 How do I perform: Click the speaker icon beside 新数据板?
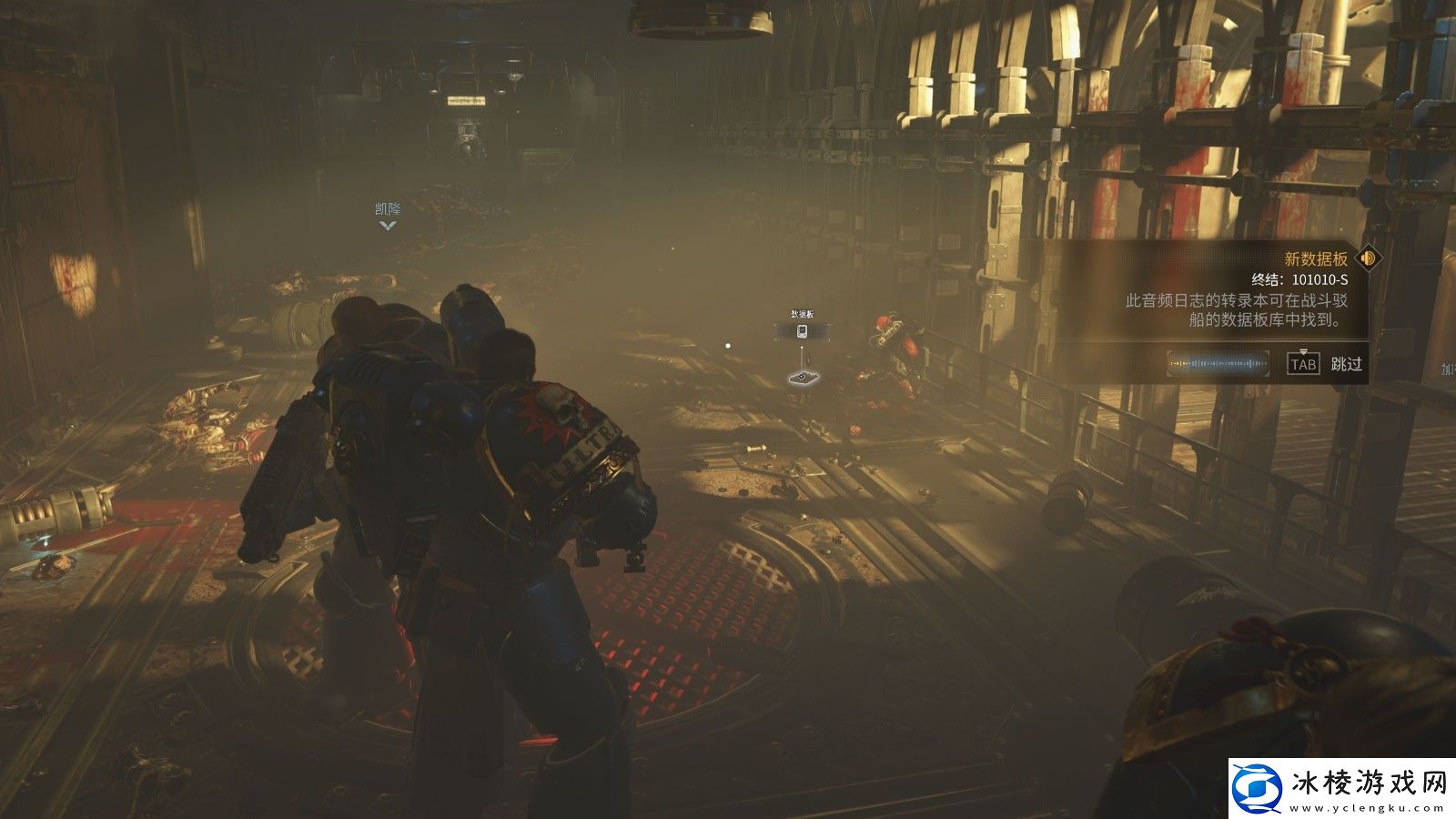point(1368,258)
